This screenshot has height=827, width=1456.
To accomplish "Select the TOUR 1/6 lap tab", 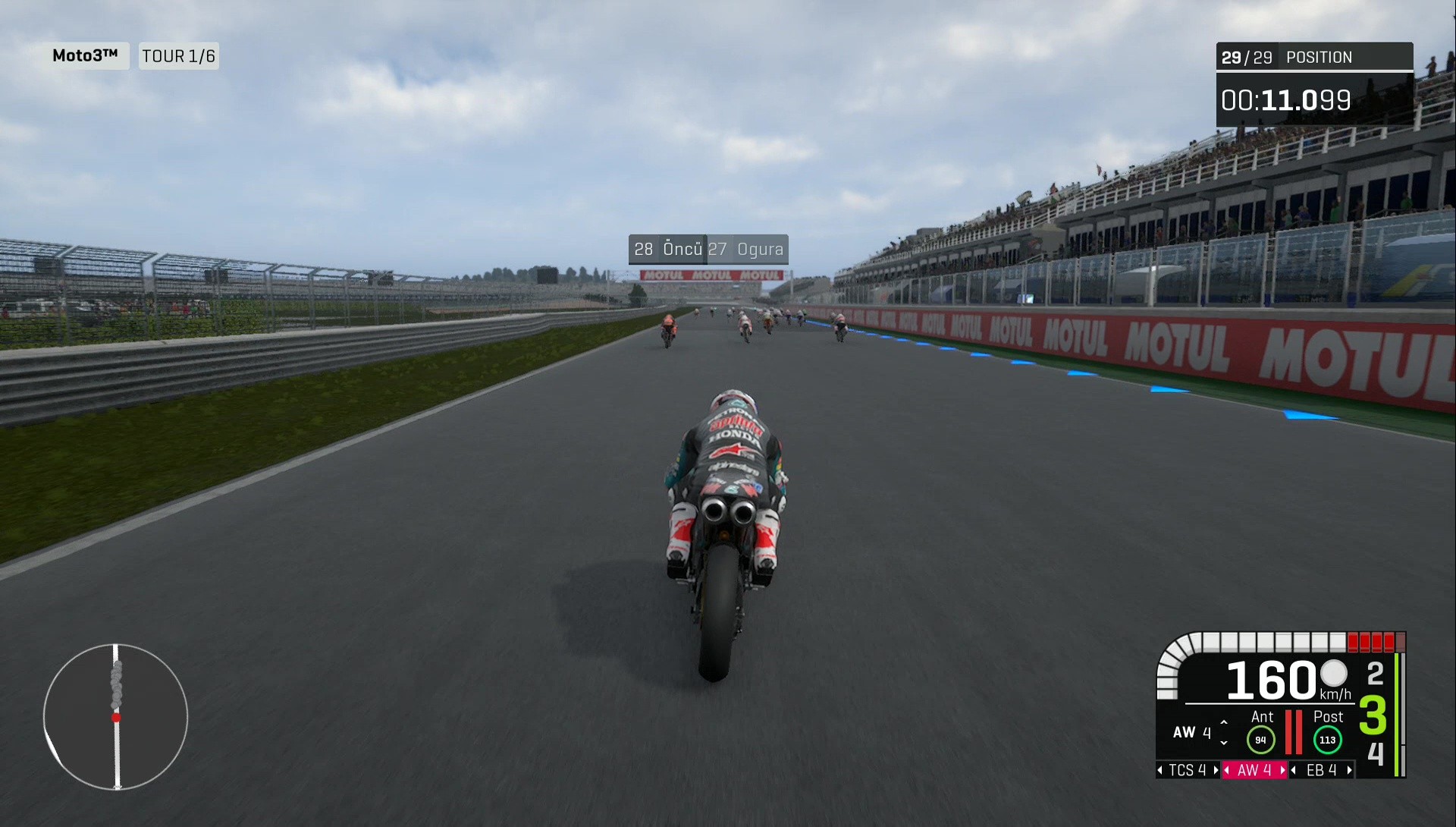I will [178, 55].
